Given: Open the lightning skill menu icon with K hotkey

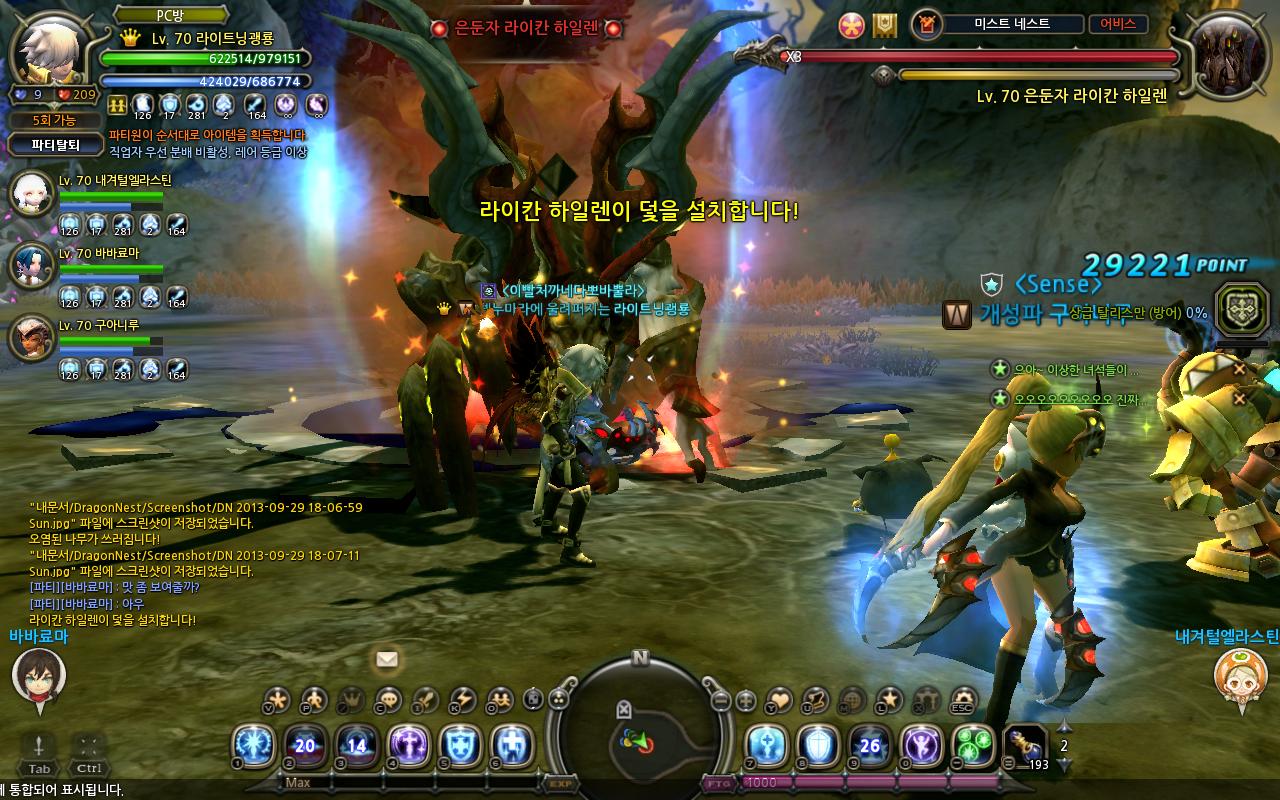Looking at the screenshot, I should pyautogui.click(x=462, y=699).
